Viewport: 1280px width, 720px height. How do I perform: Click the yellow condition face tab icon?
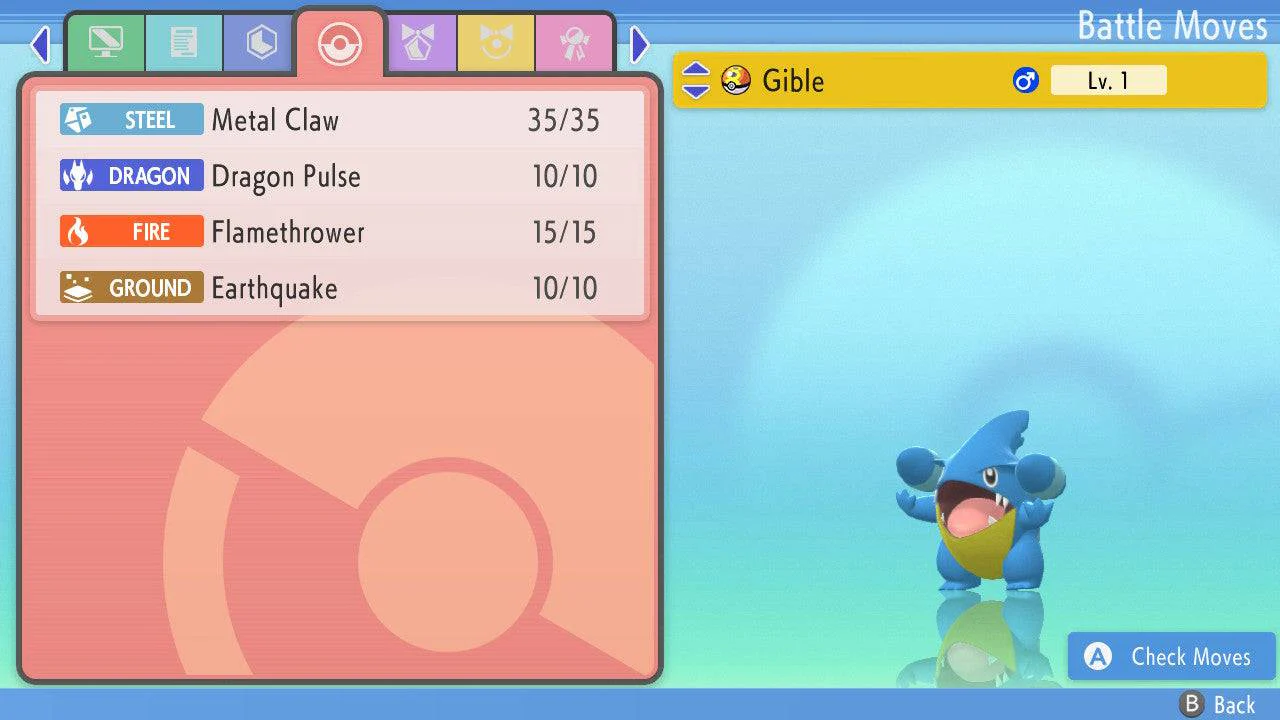point(497,43)
